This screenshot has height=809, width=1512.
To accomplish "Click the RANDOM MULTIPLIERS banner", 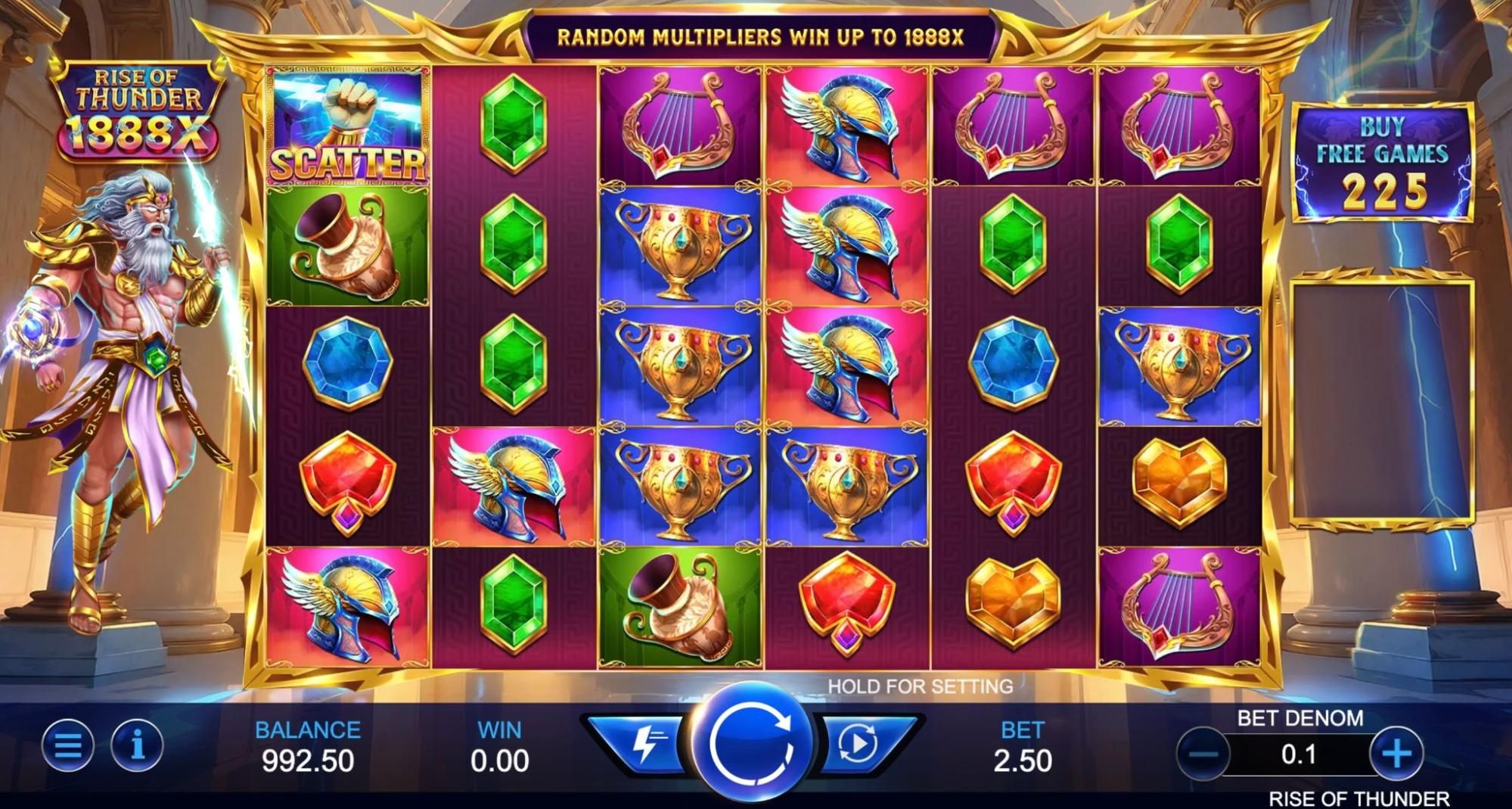I will [x=760, y=34].
